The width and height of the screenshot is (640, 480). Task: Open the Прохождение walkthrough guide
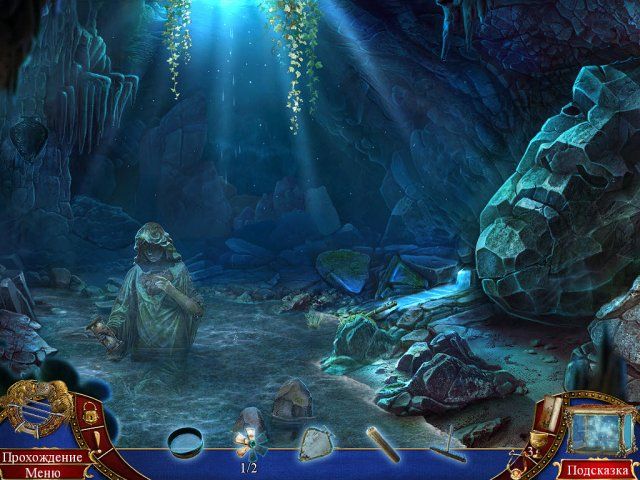click(x=42, y=458)
